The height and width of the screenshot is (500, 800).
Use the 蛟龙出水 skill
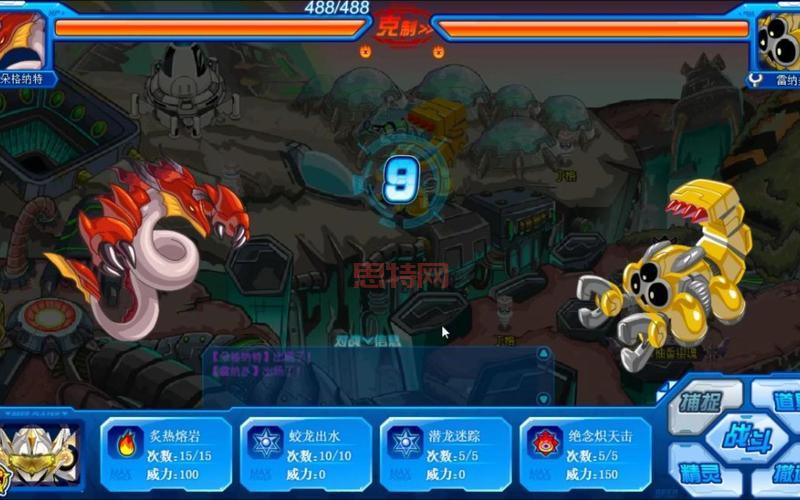click(x=305, y=452)
